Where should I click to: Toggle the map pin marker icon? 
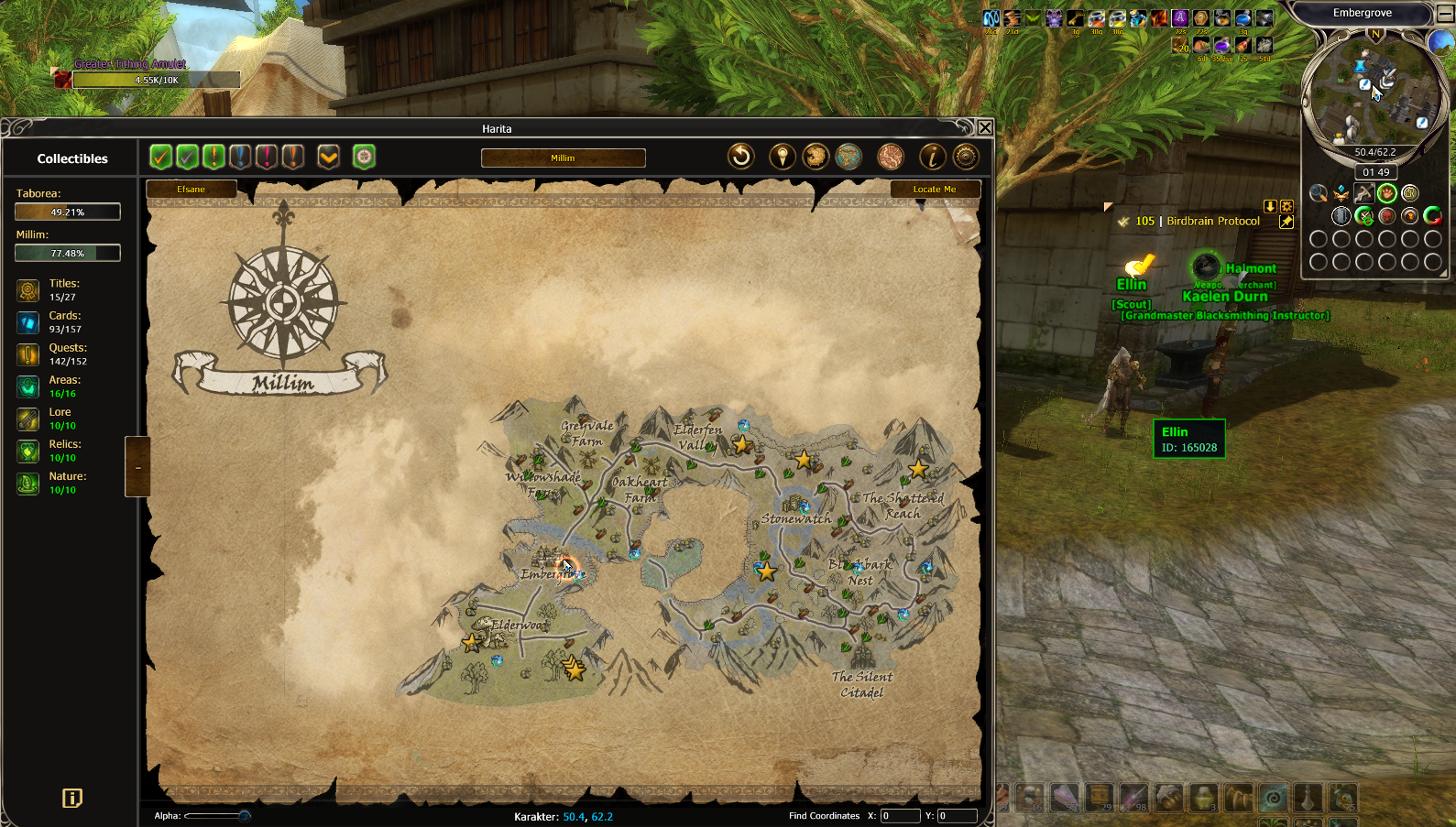(x=782, y=157)
